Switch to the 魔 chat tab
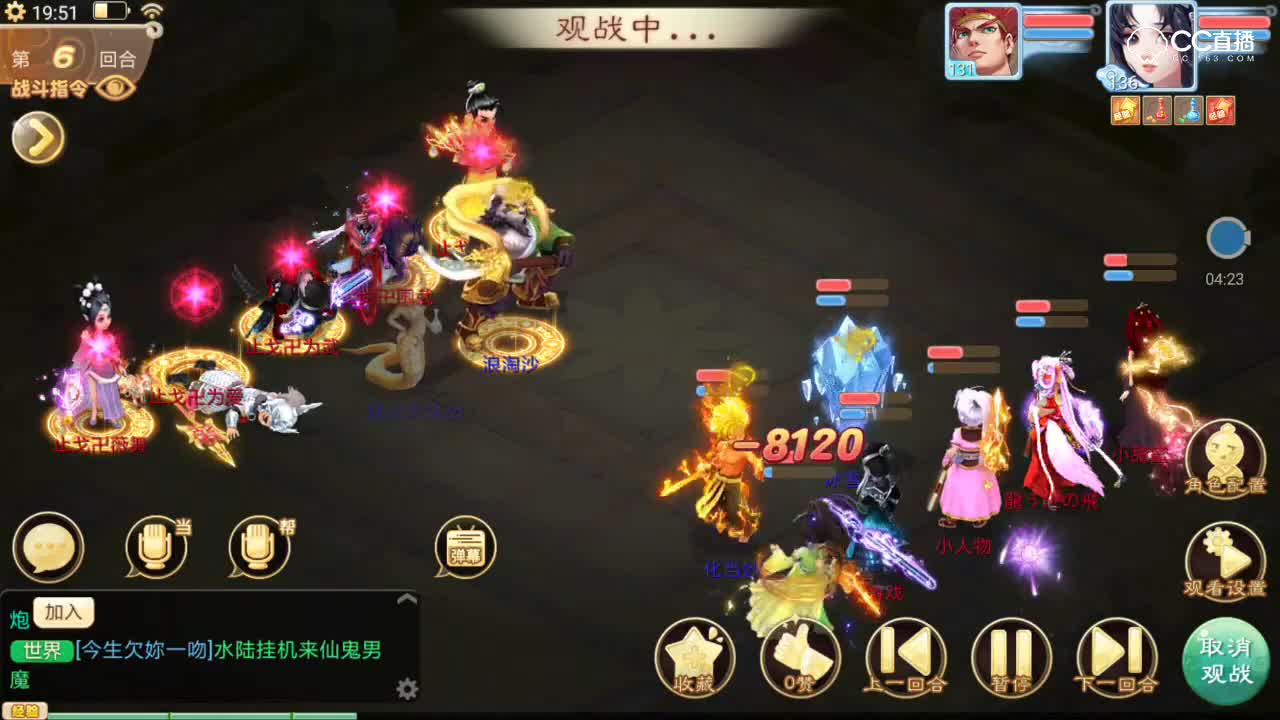 (22, 680)
